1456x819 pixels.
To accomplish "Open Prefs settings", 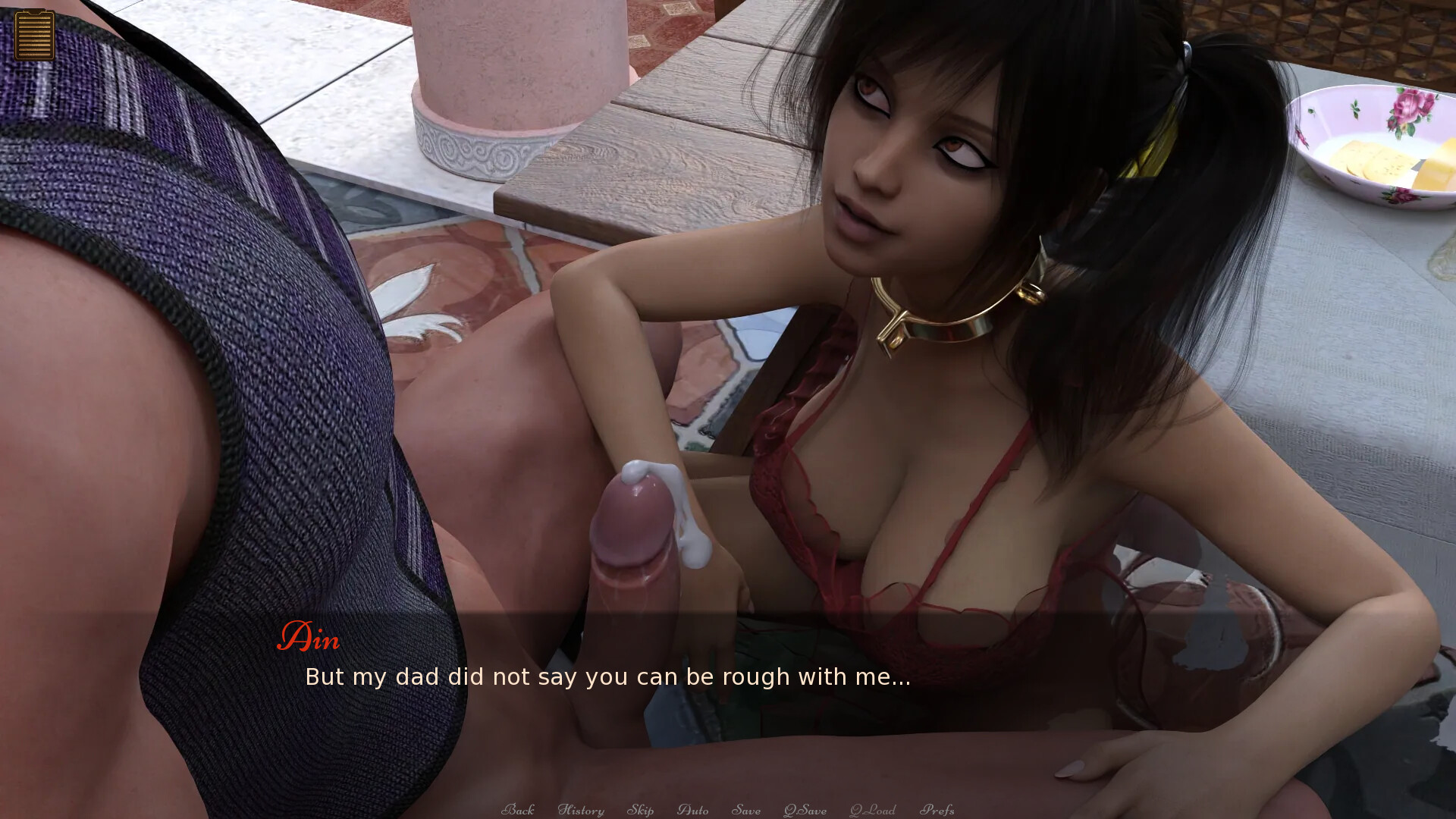I will point(937,810).
